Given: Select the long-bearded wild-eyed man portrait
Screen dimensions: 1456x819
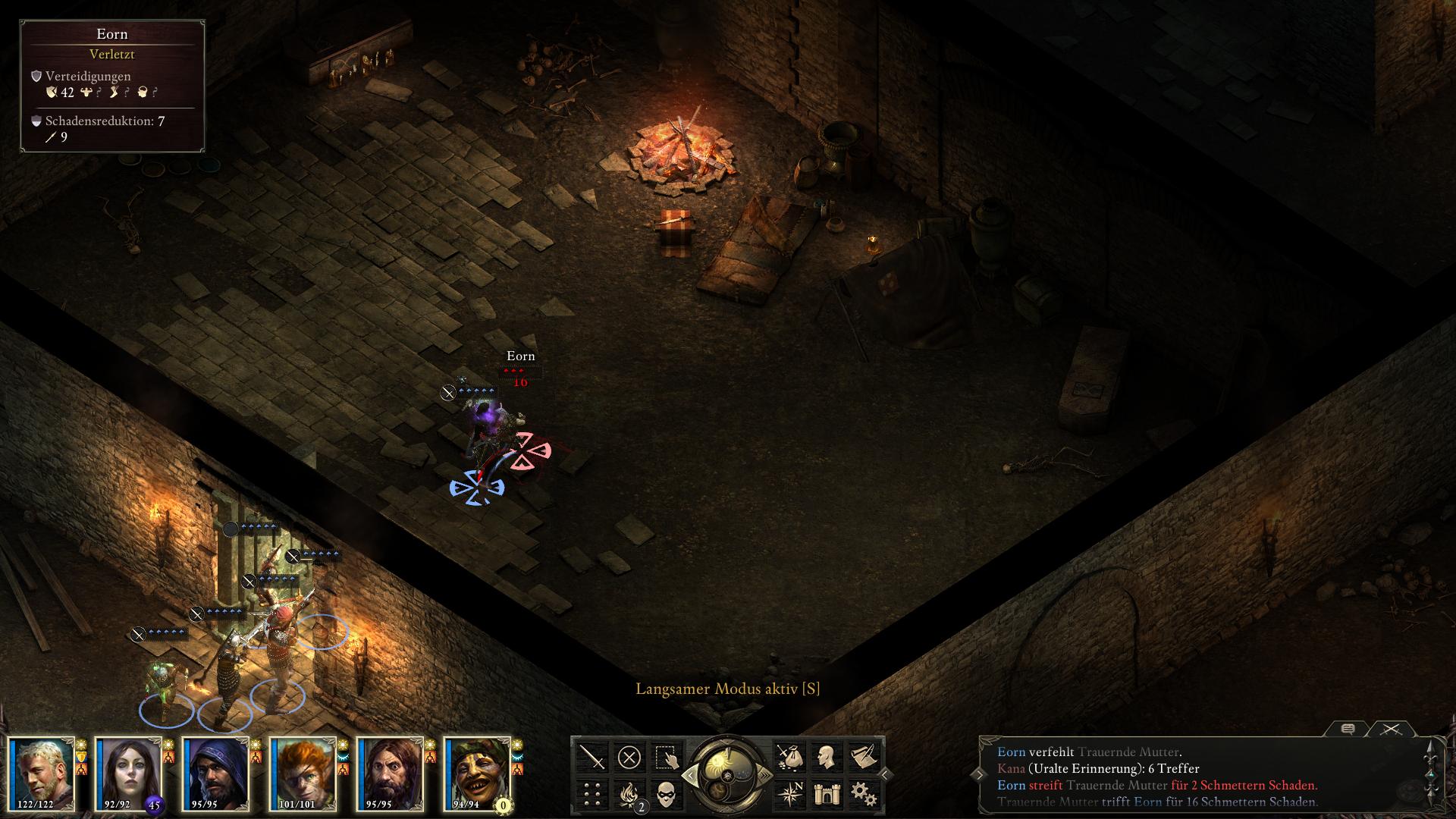Looking at the screenshot, I should (x=390, y=773).
